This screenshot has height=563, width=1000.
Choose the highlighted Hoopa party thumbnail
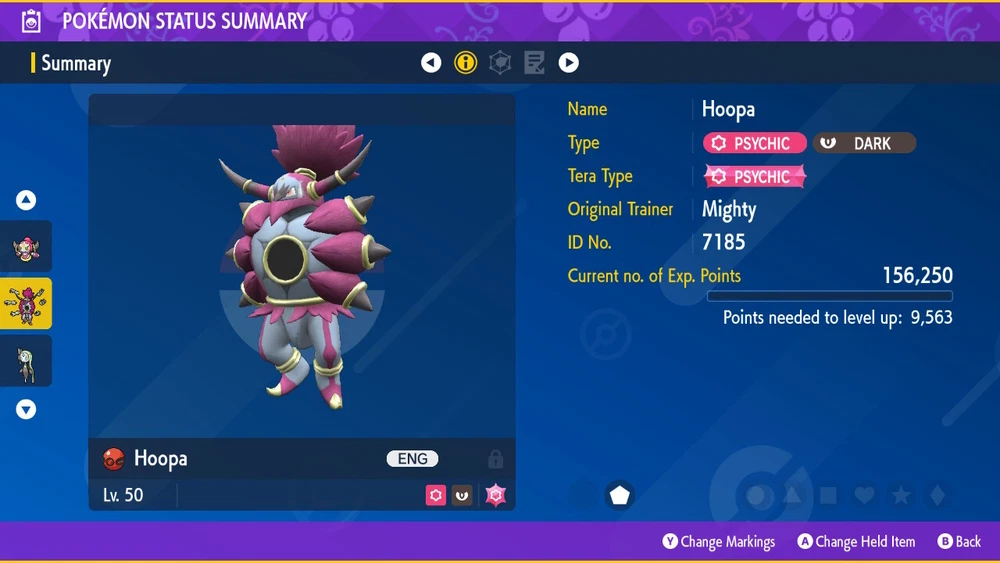point(26,304)
